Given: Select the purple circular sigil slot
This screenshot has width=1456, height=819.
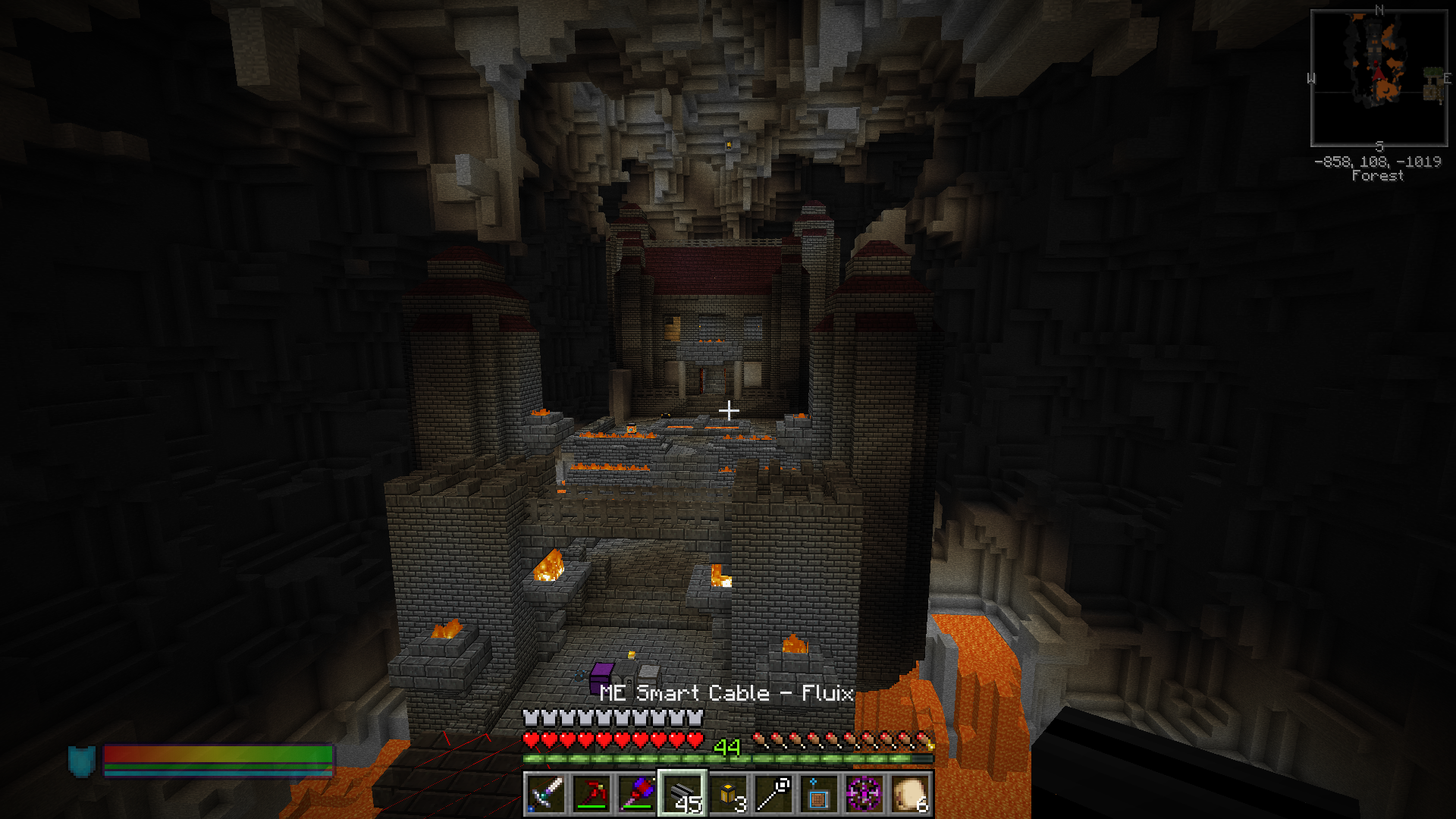Looking at the screenshot, I should point(864,794).
